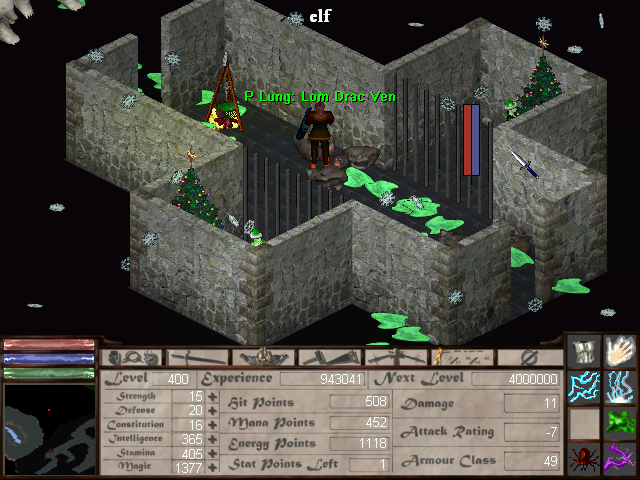Activate the glowing white hand spell
Image resolution: width=640 pixels, height=480 pixels.
[621, 351]
